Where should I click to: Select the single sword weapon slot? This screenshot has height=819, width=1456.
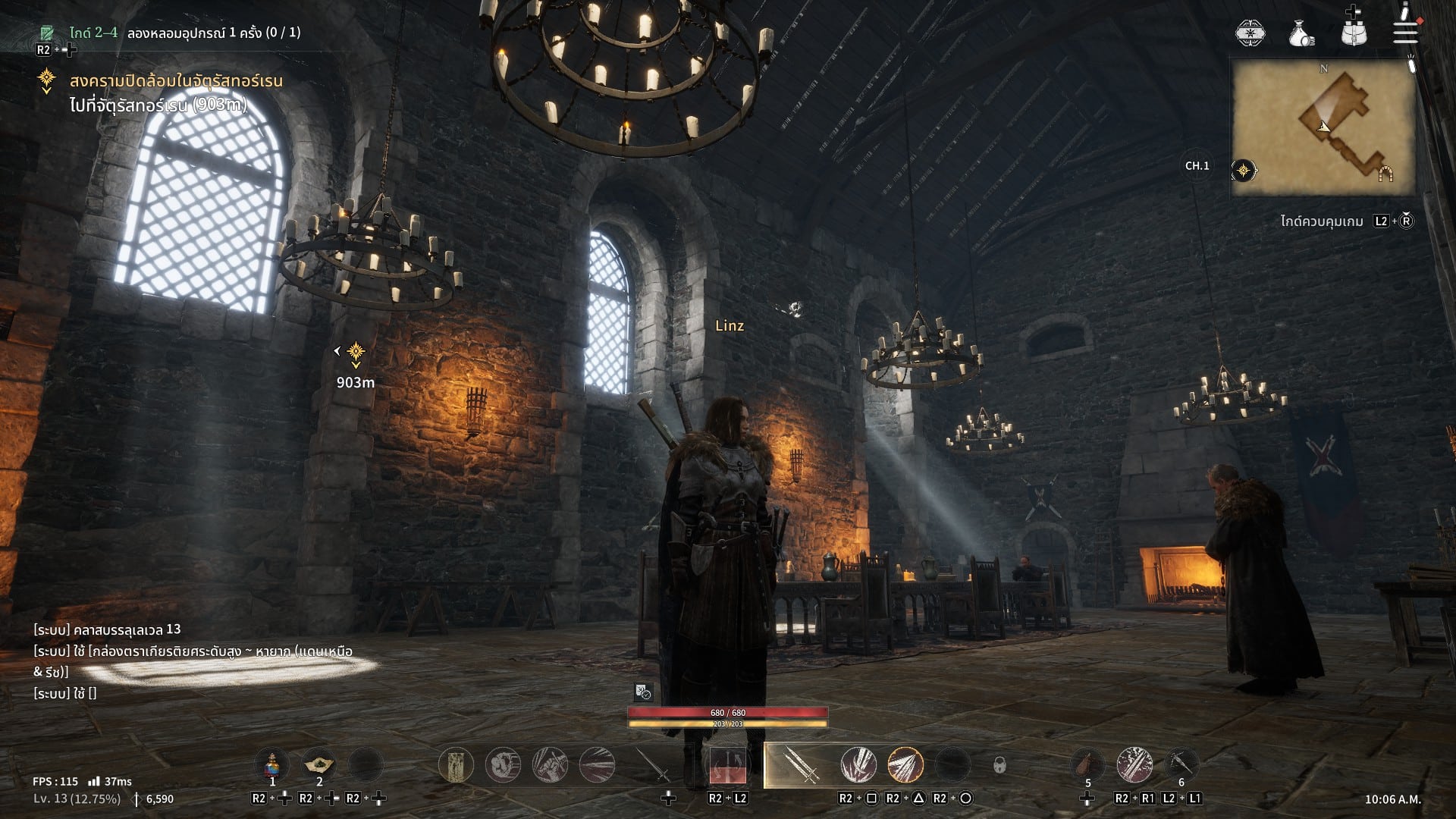click(652, 765)
